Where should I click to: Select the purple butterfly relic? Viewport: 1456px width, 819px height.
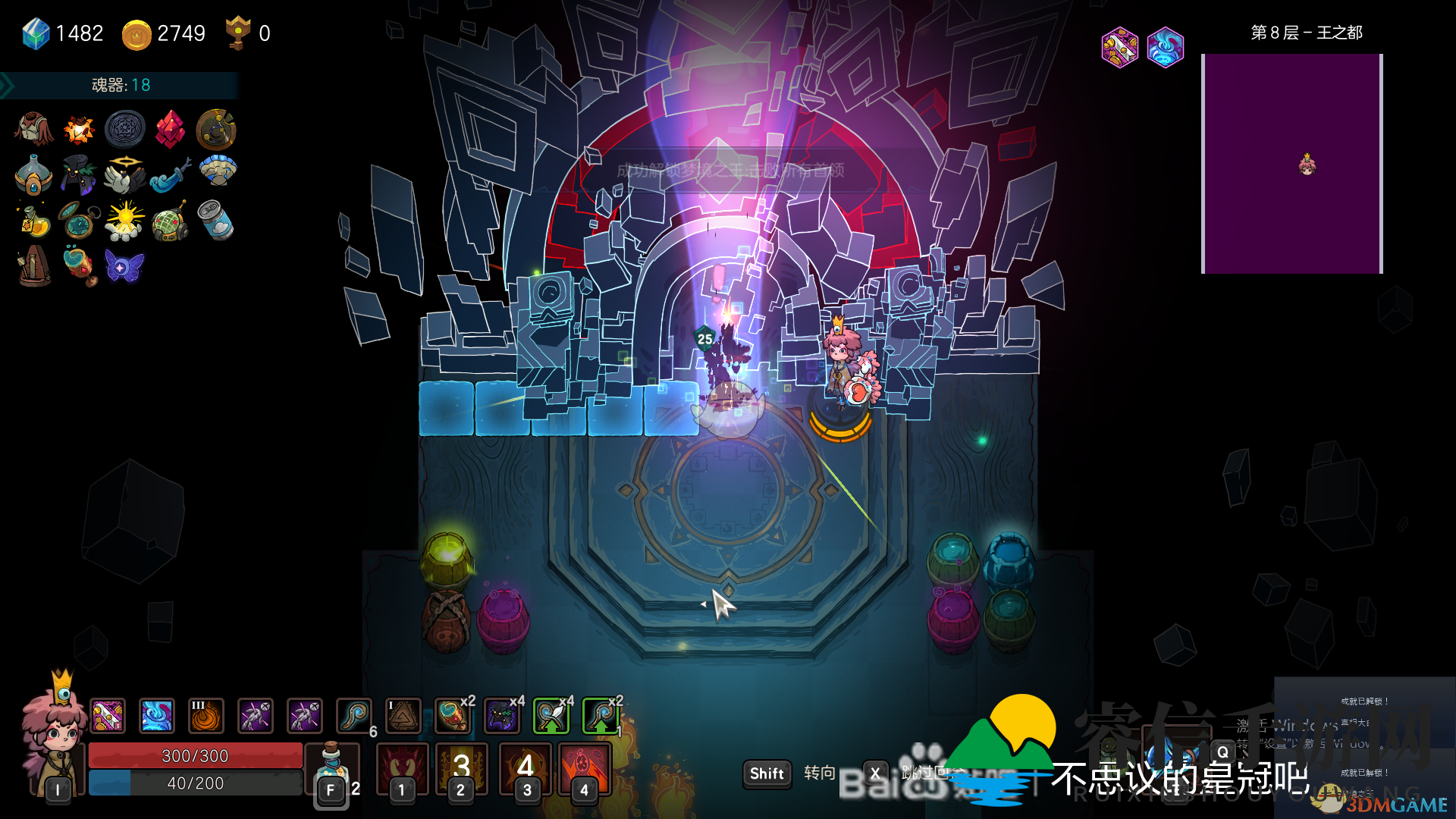pos(124,267)
